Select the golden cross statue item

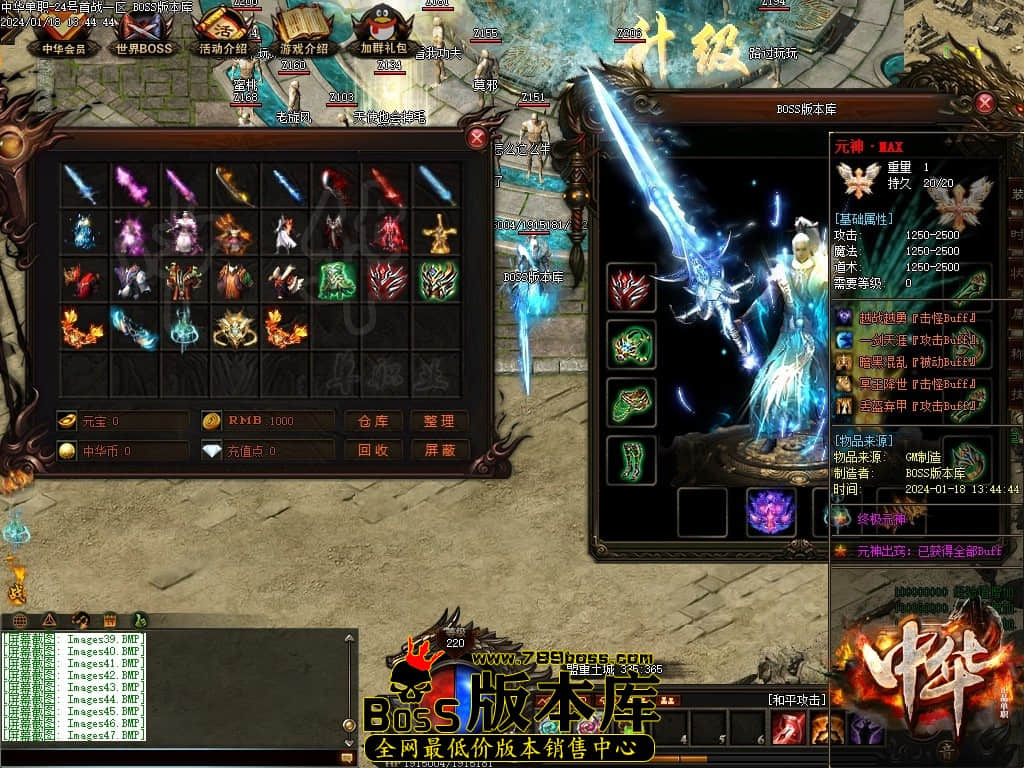point(437,234)
